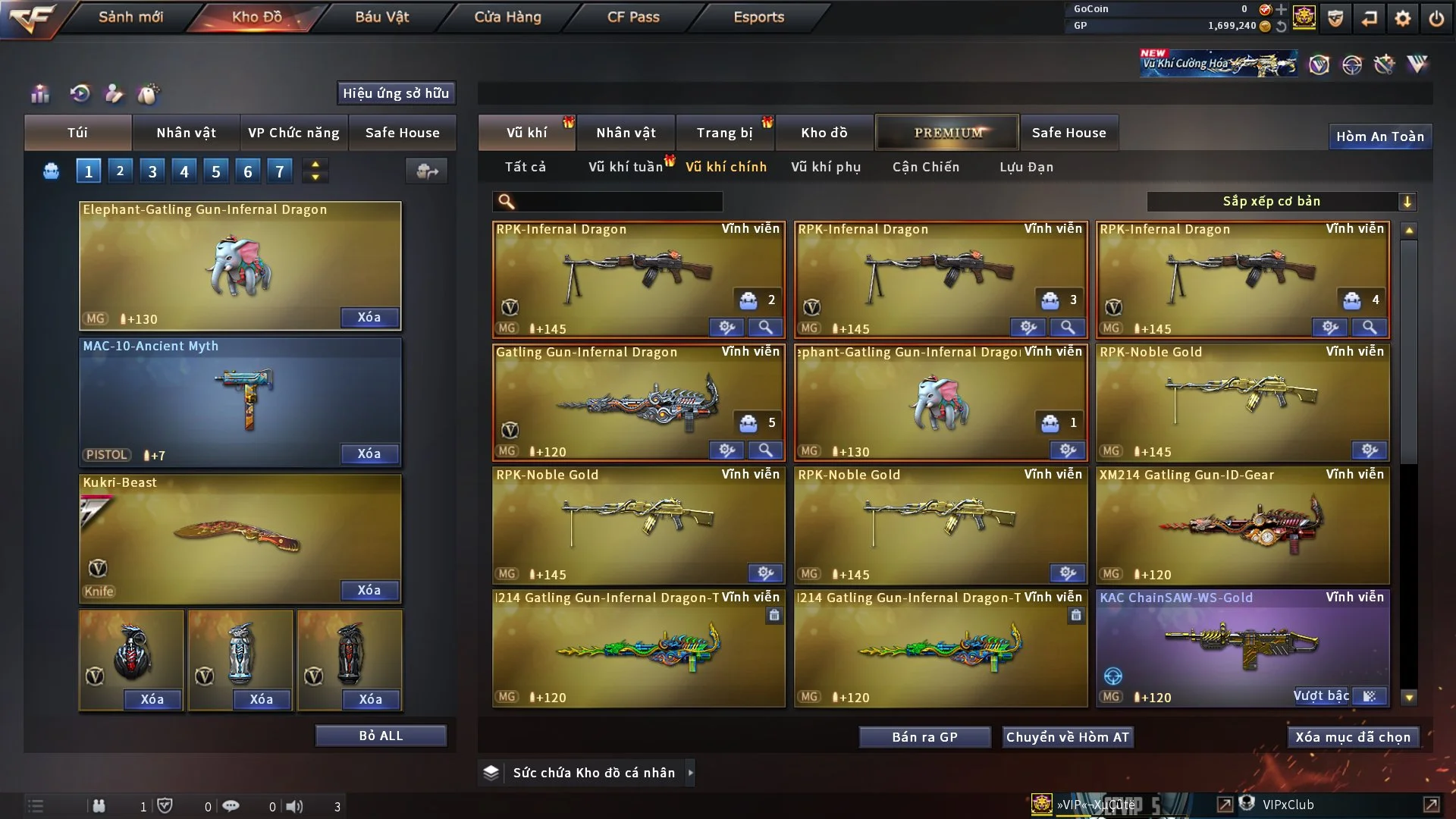
Task: Open the PREMIUM inventory tab
Action: (947, 133)
